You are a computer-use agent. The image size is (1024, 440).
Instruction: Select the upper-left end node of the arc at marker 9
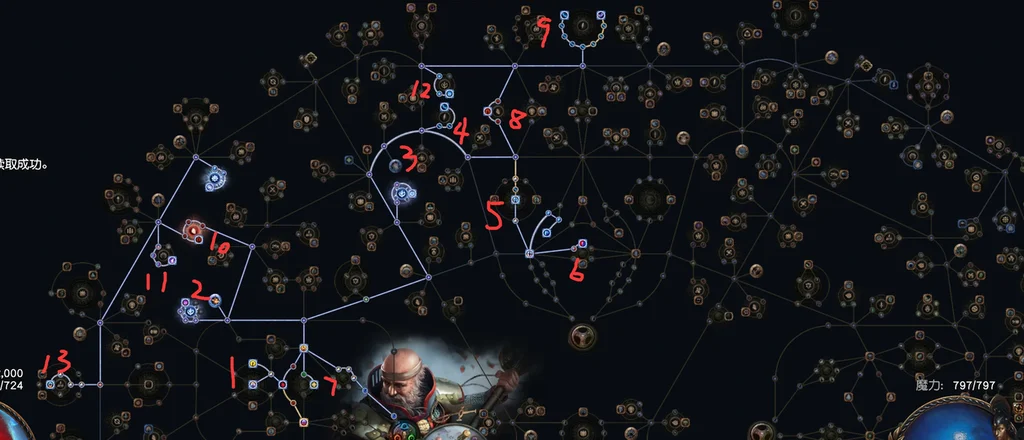tap(565, 17)
